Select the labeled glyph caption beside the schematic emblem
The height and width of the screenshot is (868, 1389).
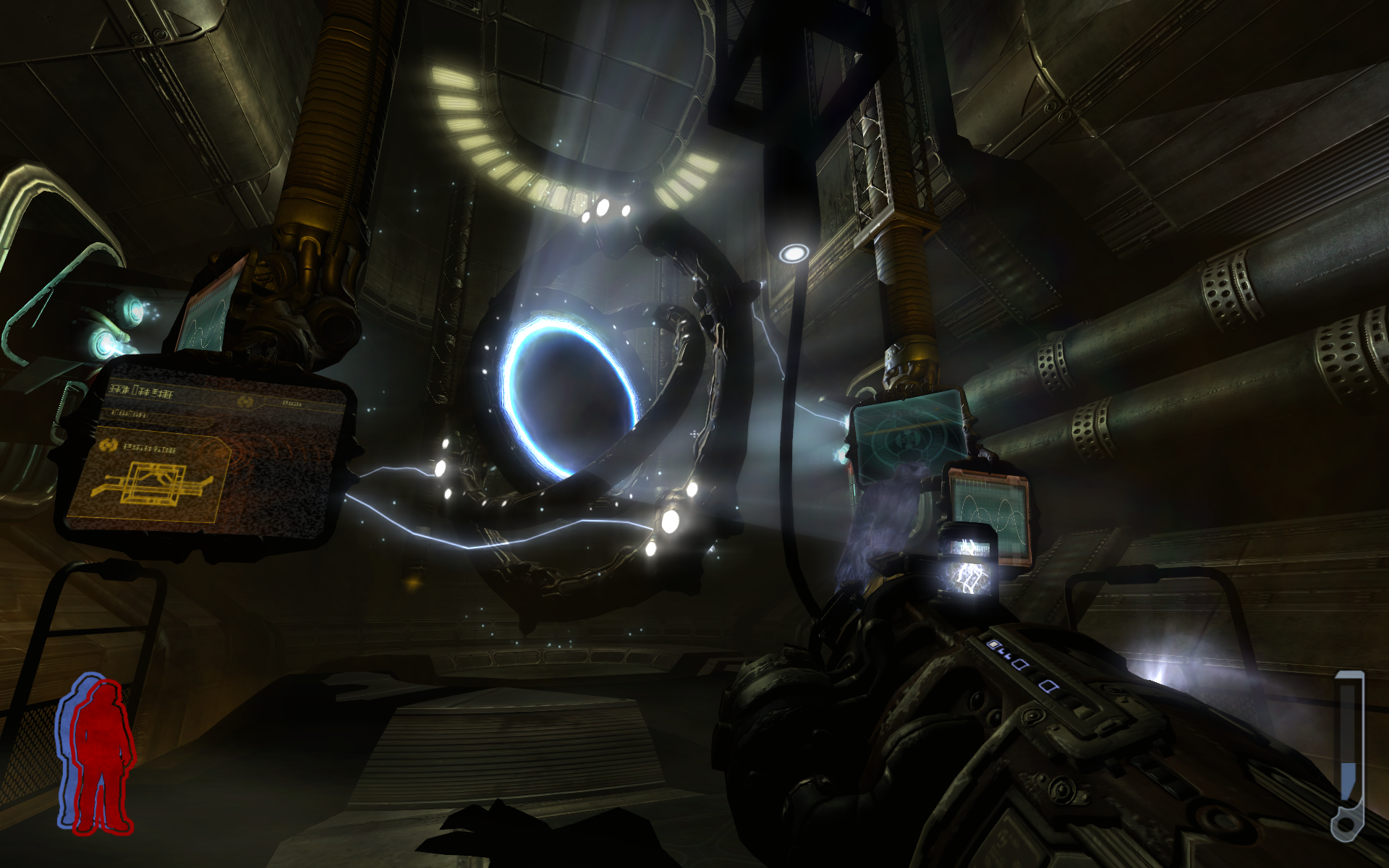(149, 448)
